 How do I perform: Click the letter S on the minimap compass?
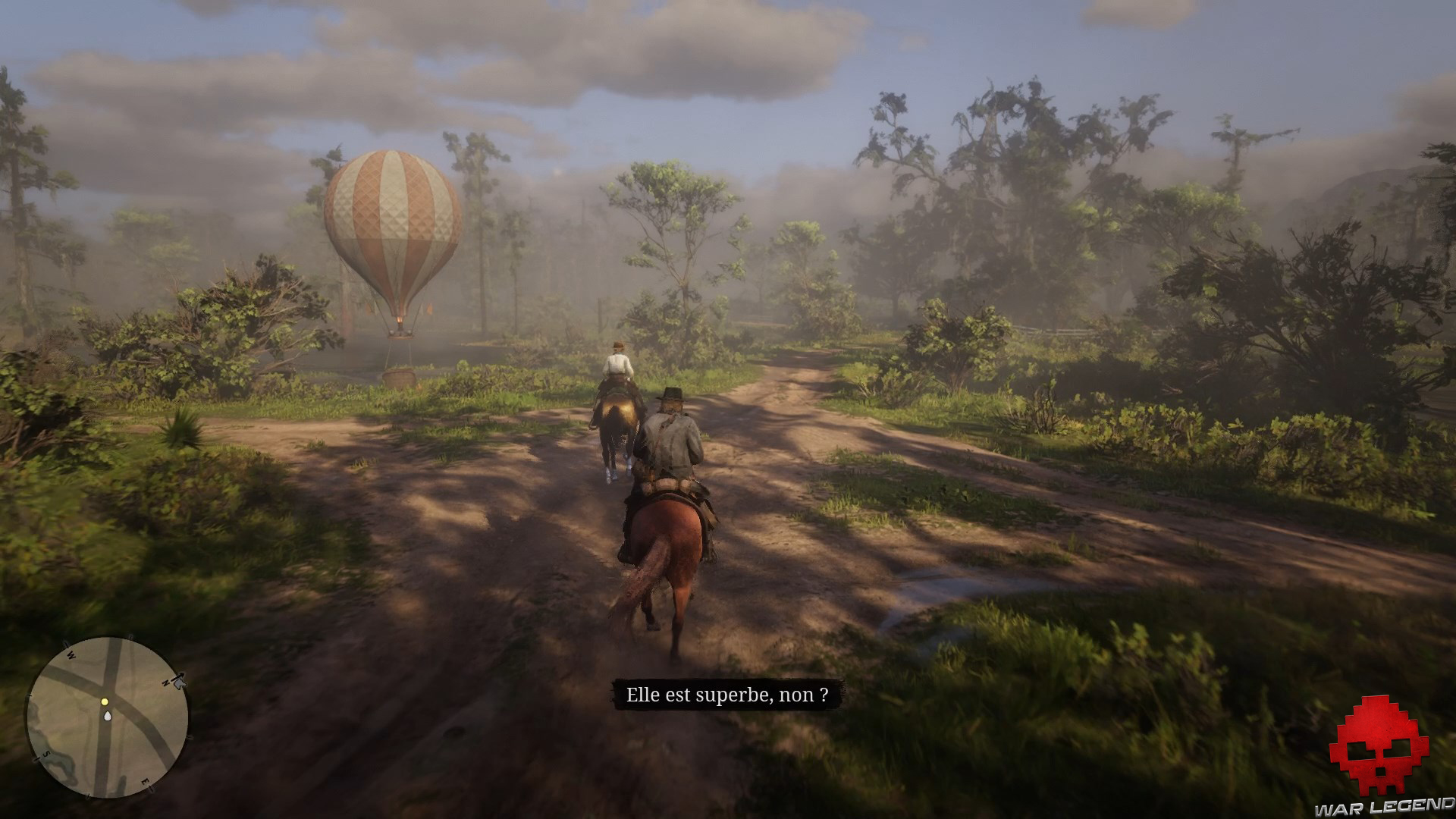tap(45, 755)
